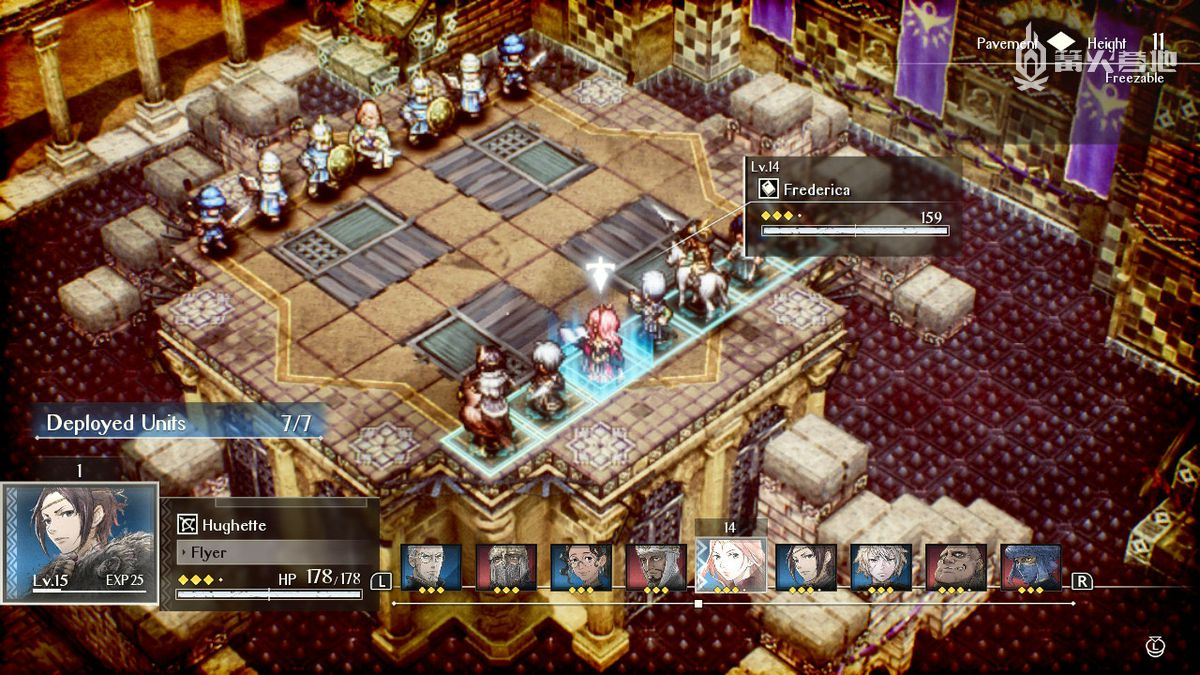Choose the helmeted gray-bearded old man portrait
The width and height of the screenshot is (1200, 675).
tap(506, 567)
